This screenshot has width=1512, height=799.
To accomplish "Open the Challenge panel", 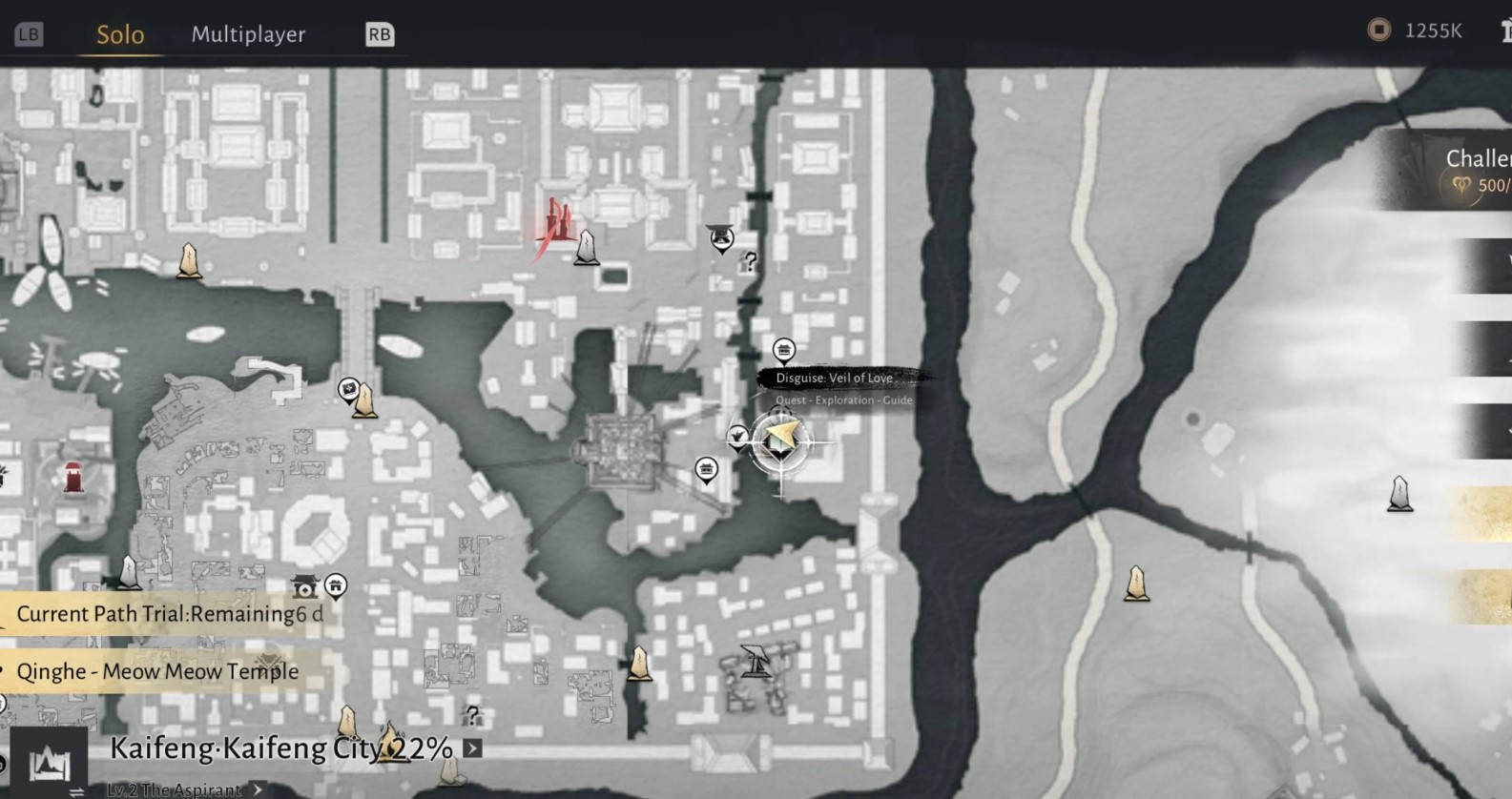I will [1469, 170].
